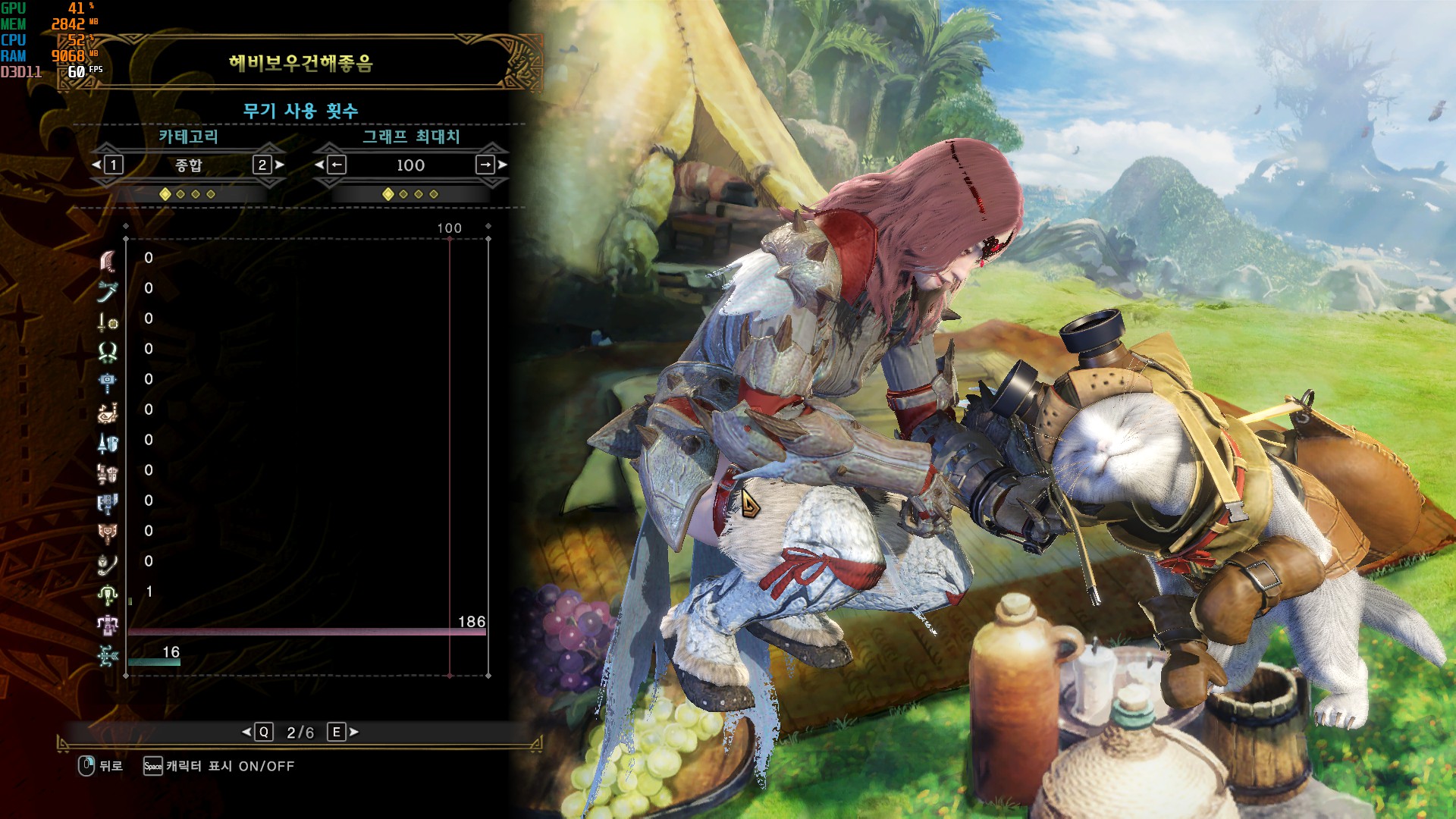Click the back option labeled 뒤로

pos(101,766)
